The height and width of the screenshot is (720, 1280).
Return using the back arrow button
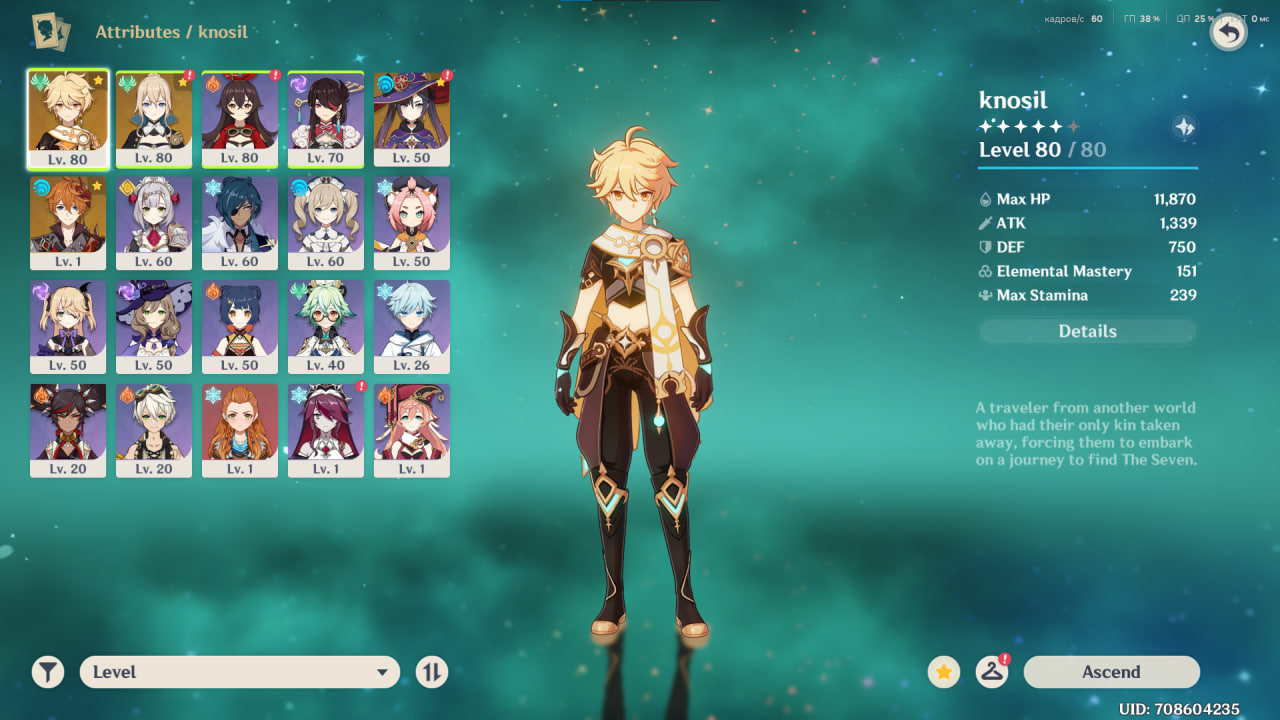tap(1229, 33)
